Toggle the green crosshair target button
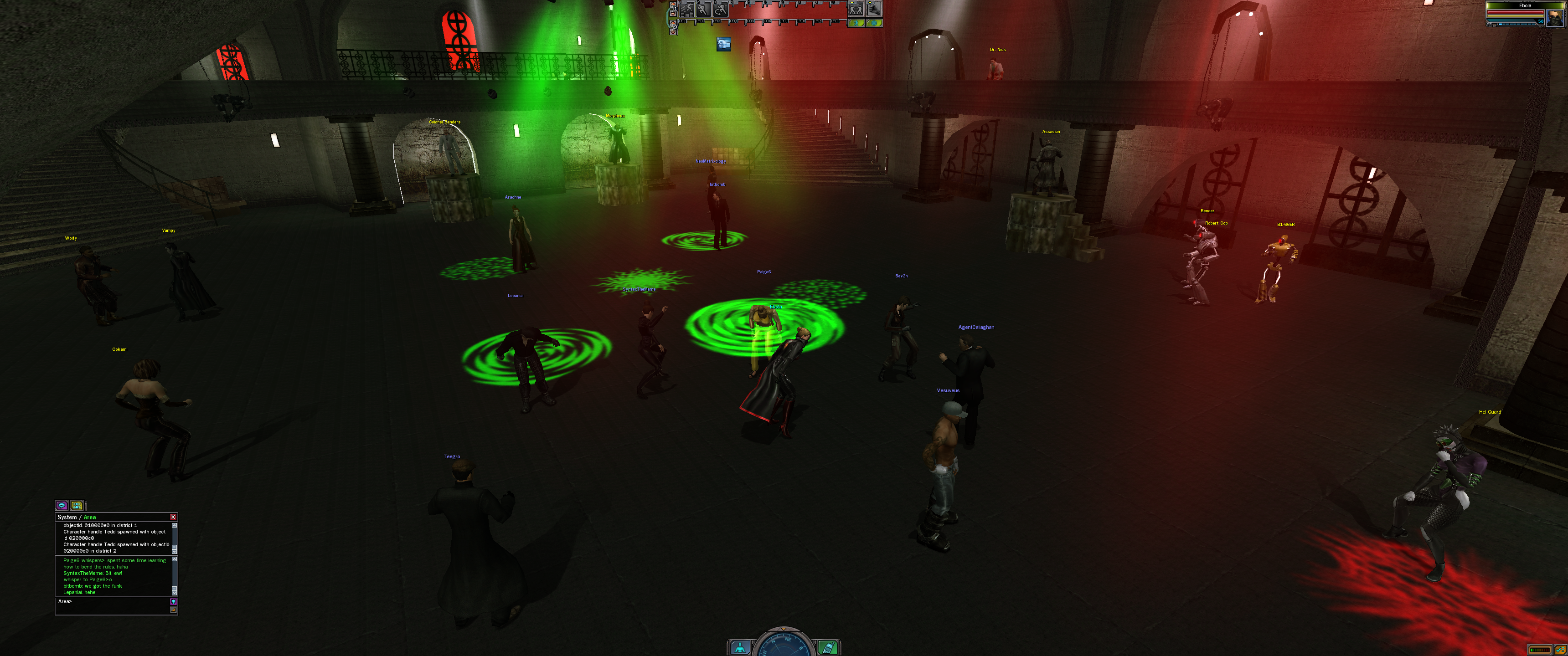Image resolution: width=1568 pixels, height=656 pixels. click(873, 23)
